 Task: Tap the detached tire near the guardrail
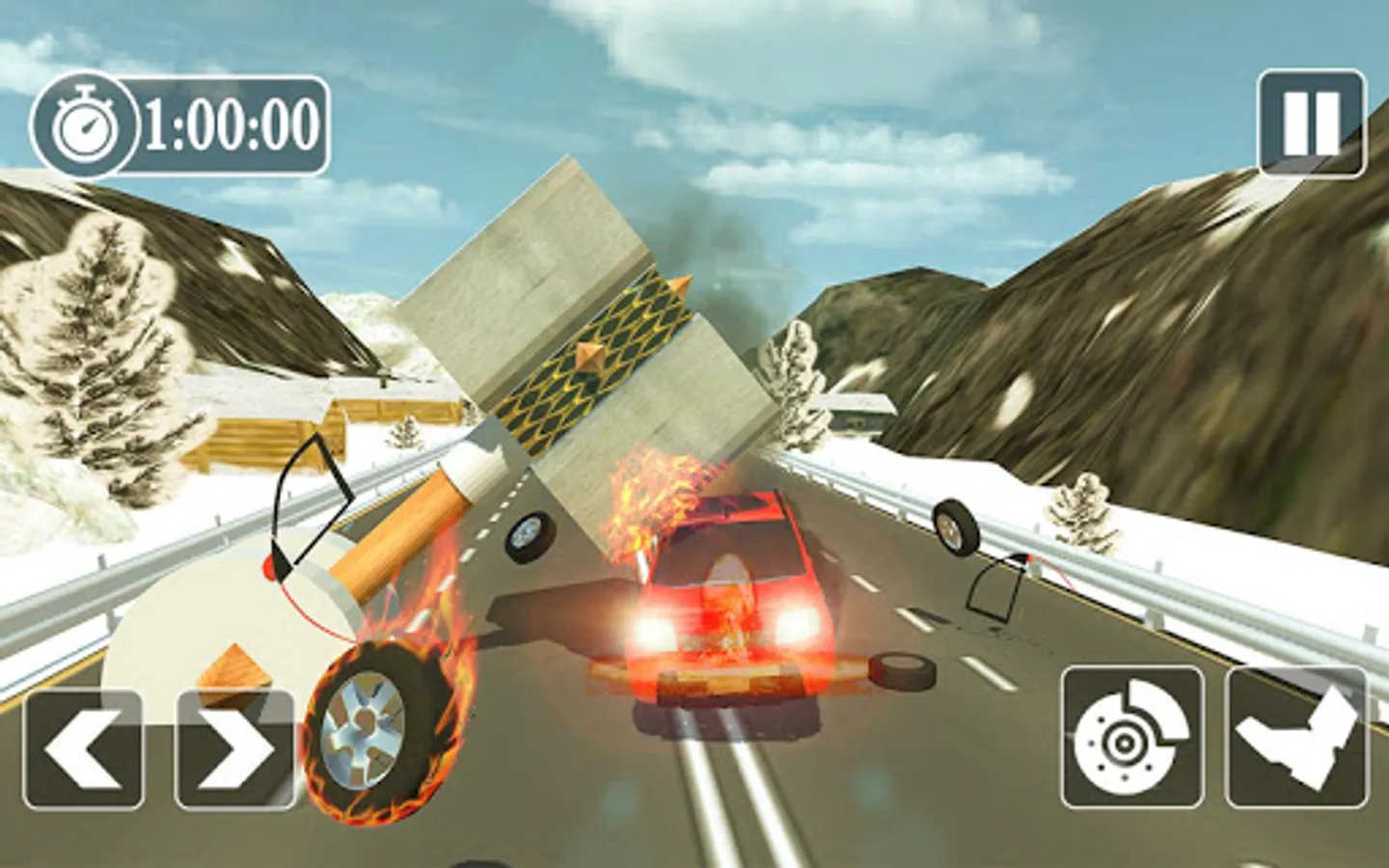[x=953, y=530]
